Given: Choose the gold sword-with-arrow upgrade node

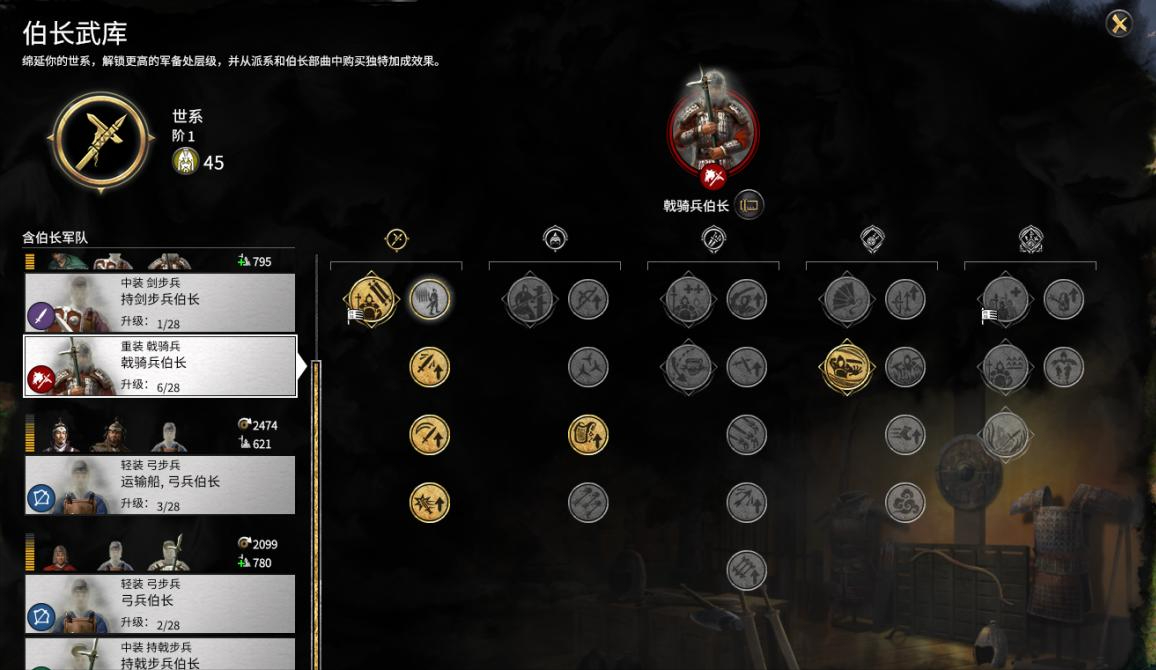Looking at the screenshot, I should (430, 367).
